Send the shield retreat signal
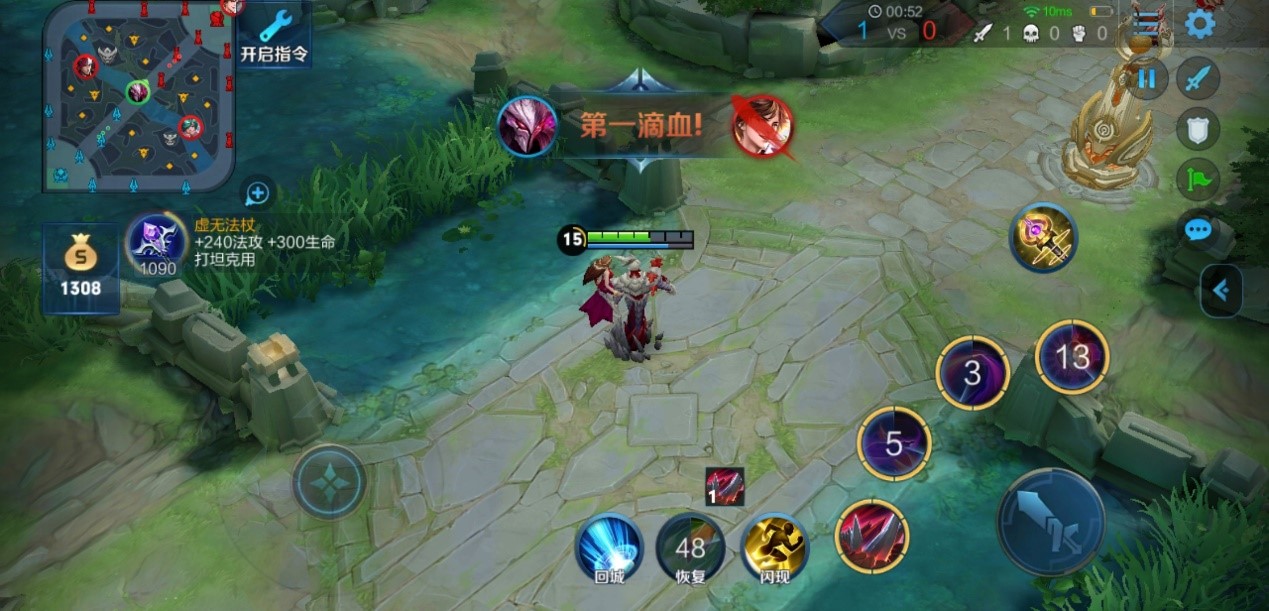This screenshot has height=611, width=1269. (1197, 127)
